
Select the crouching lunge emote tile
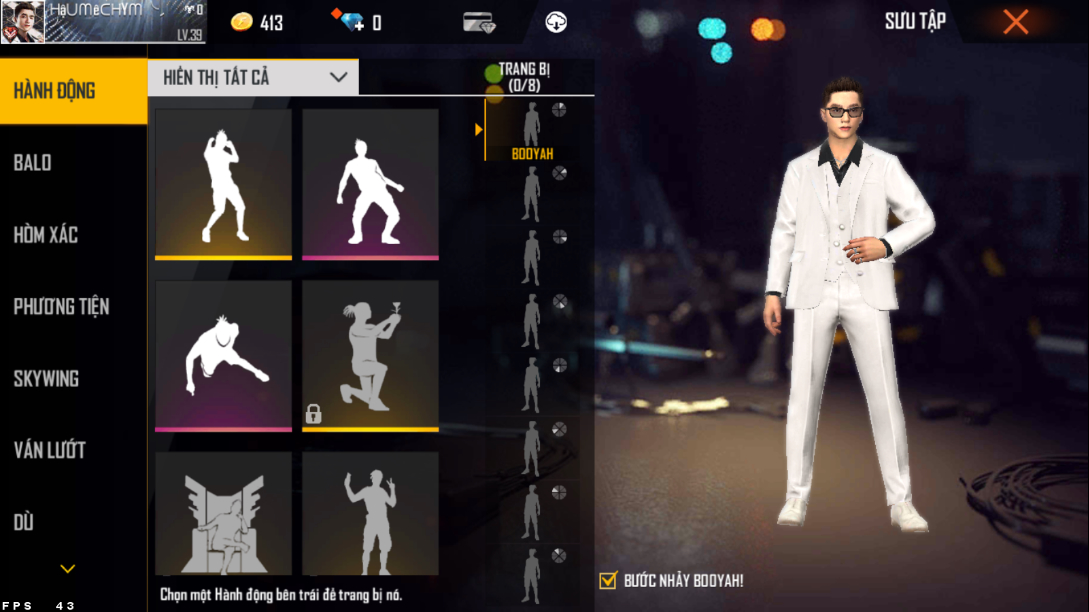tap(223, 355)
